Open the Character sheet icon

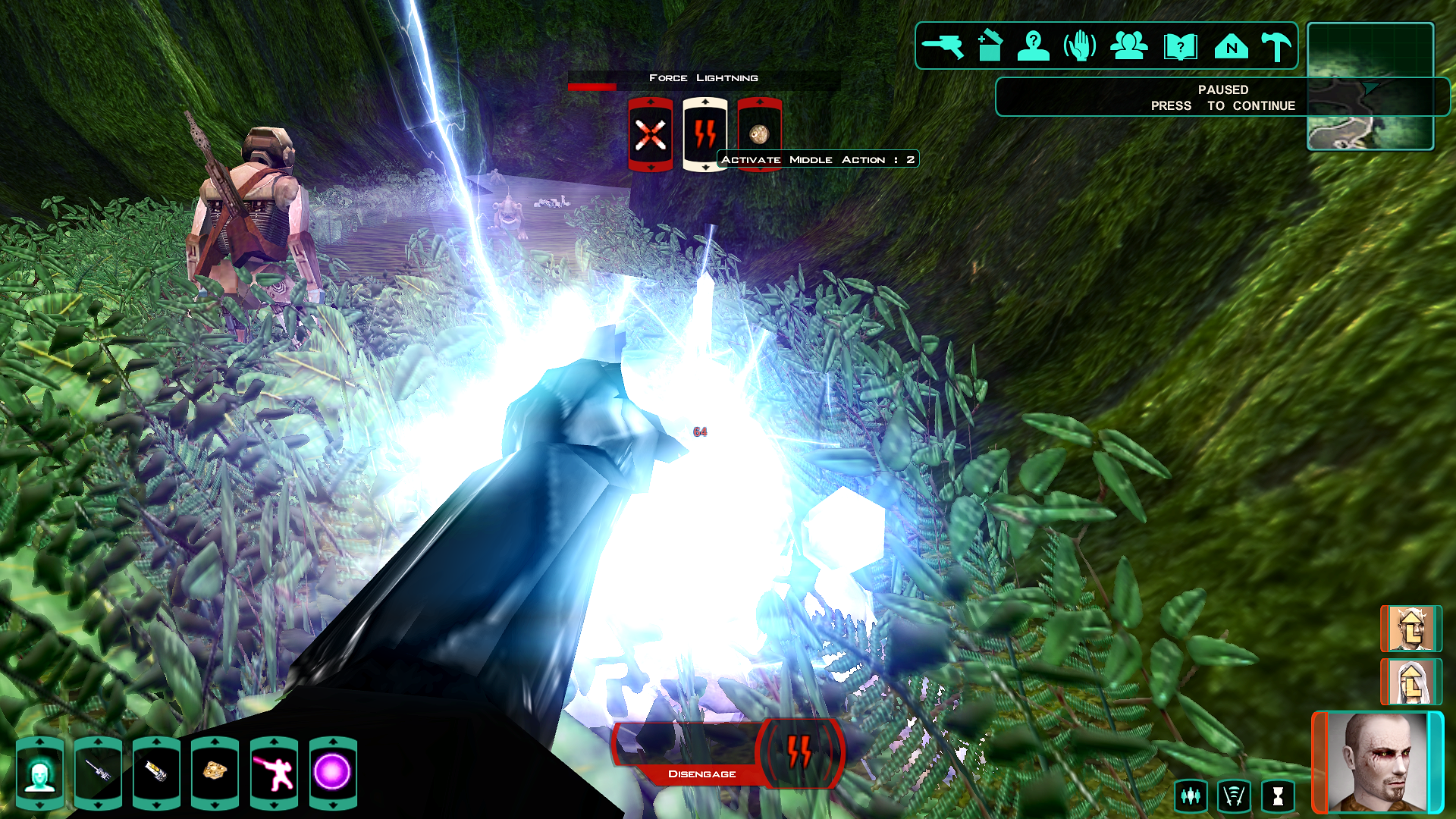tap(1034, 46)
